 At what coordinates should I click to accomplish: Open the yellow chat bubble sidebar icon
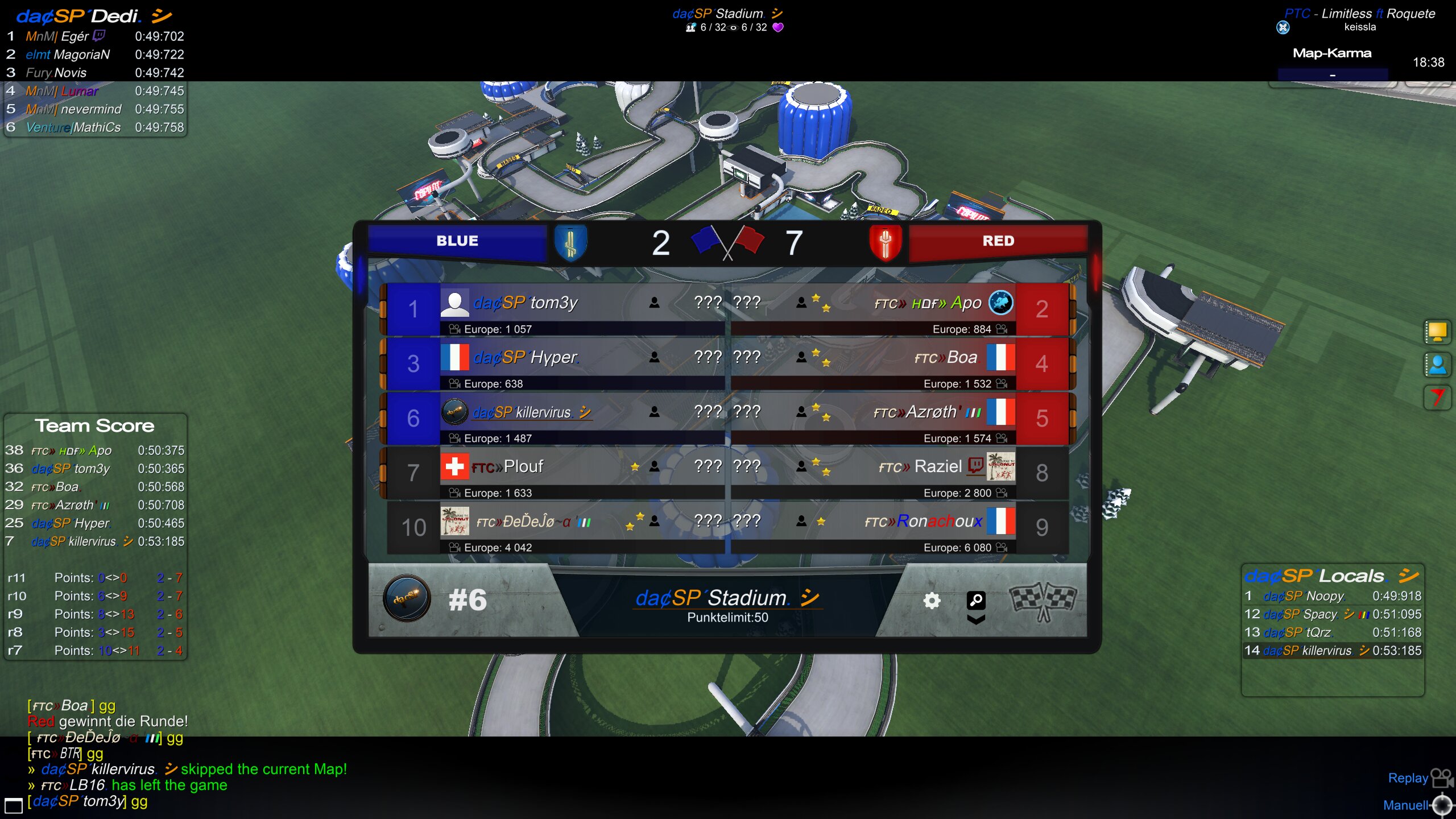pos(1437,332)
